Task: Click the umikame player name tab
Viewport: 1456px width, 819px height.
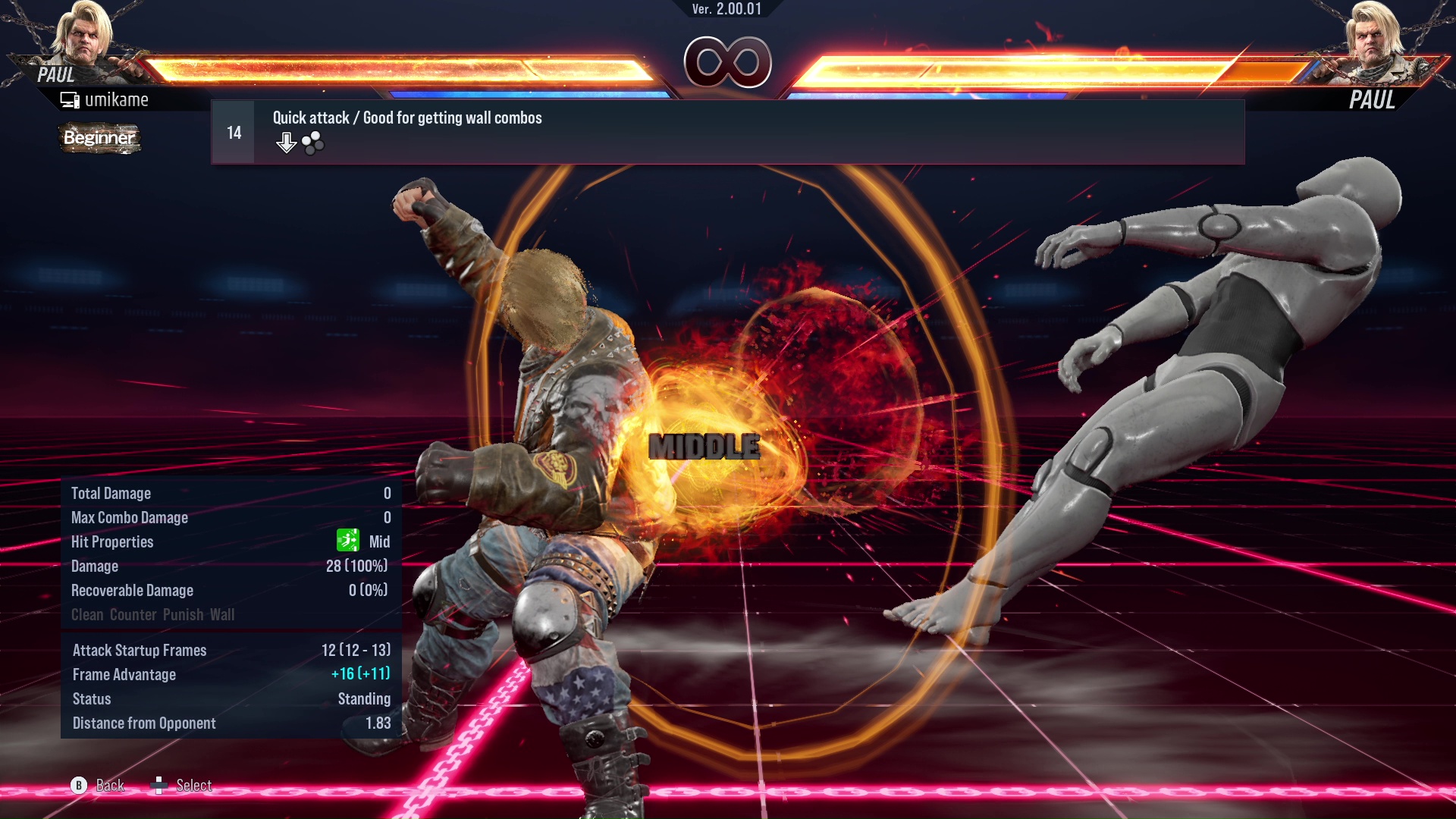Action: coord(118,99)
